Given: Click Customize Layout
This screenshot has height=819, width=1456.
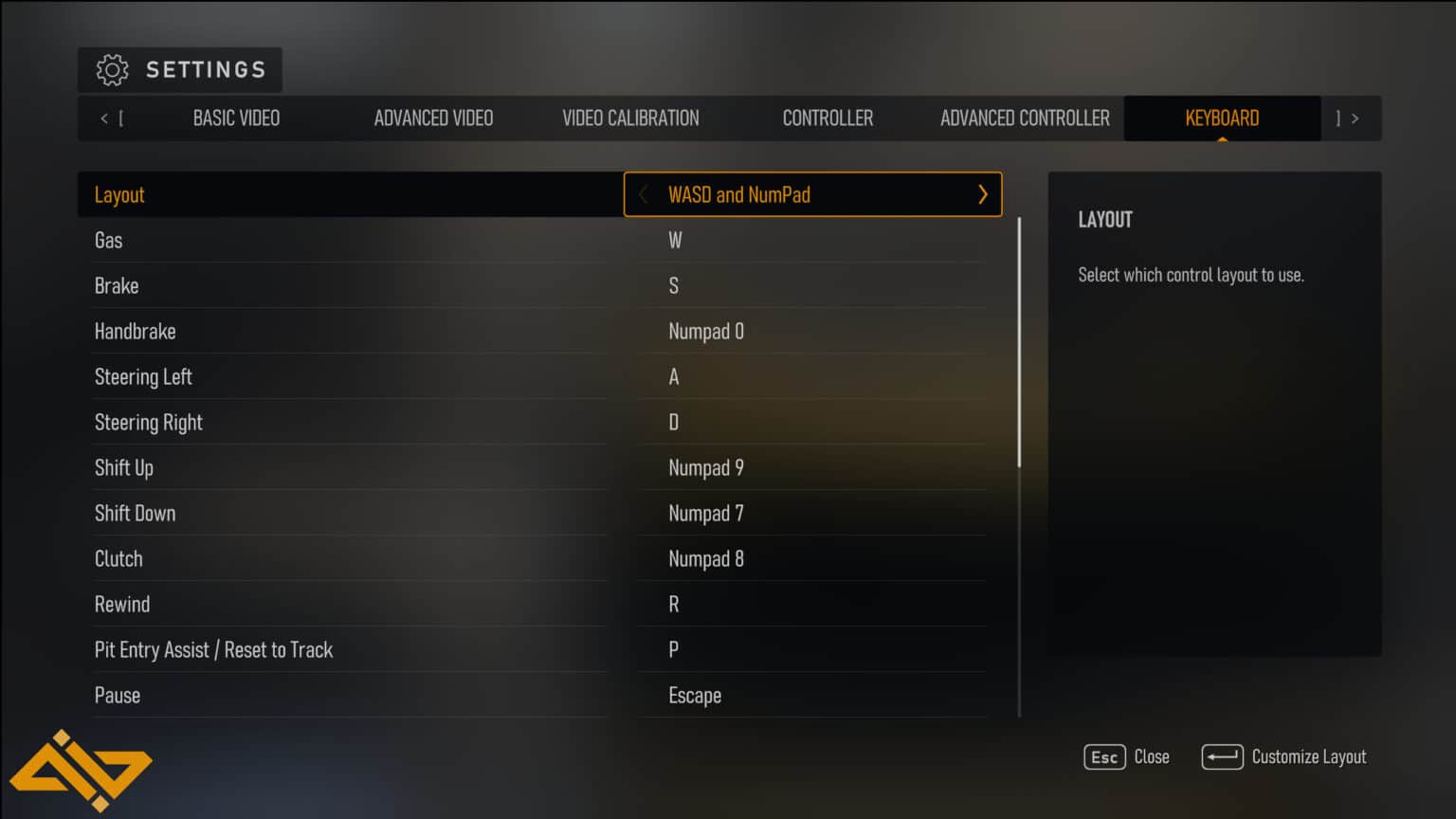Looking at the screenshot, I should point(1308,756).
